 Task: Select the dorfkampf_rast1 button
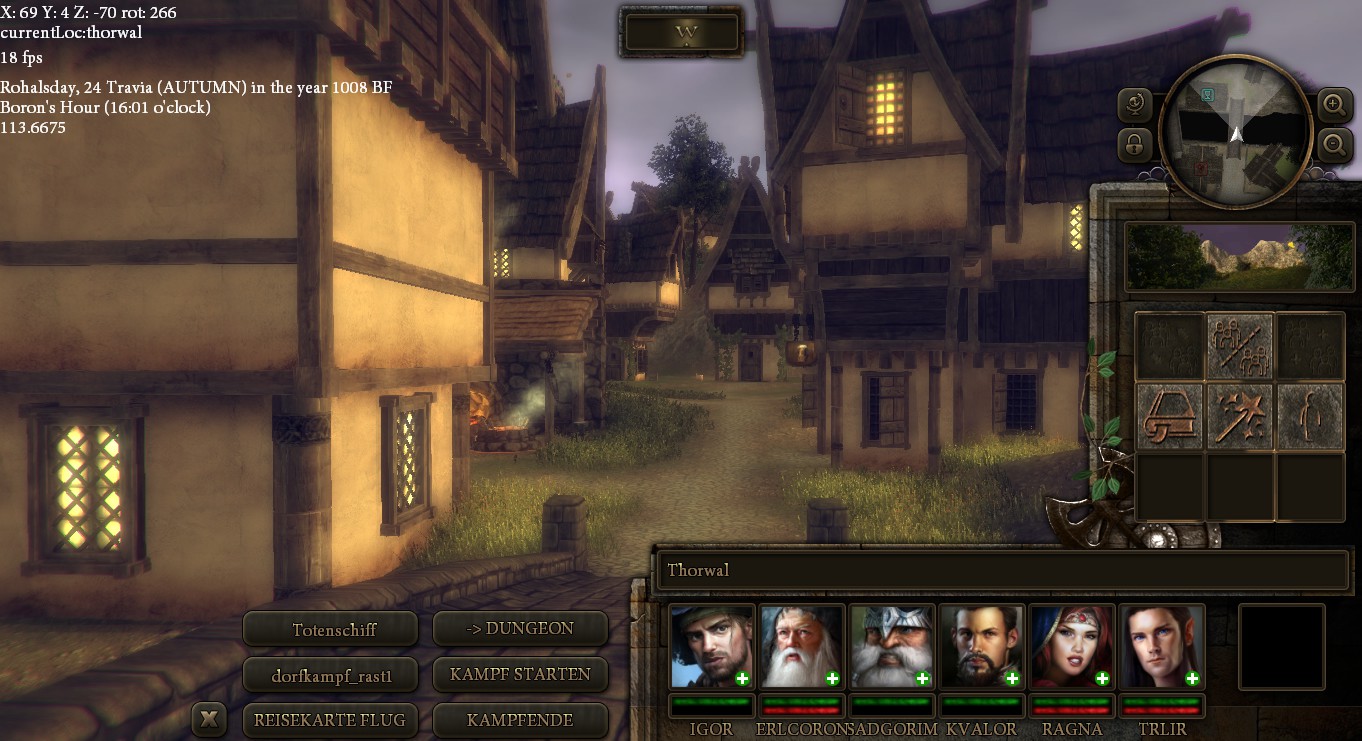pyautogui.click(x=331, y=675)
